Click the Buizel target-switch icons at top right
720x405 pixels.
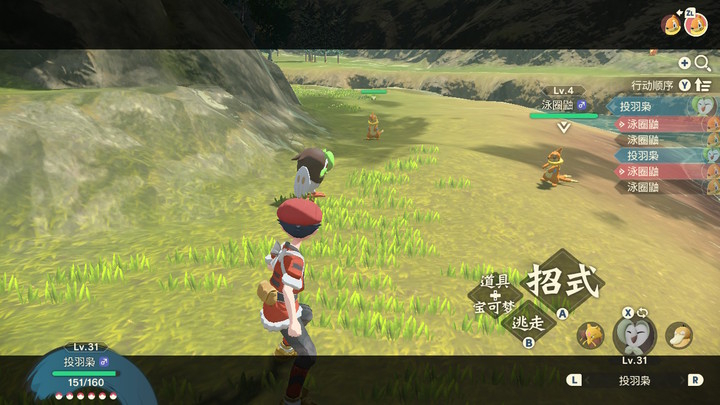tap(684, 22)
